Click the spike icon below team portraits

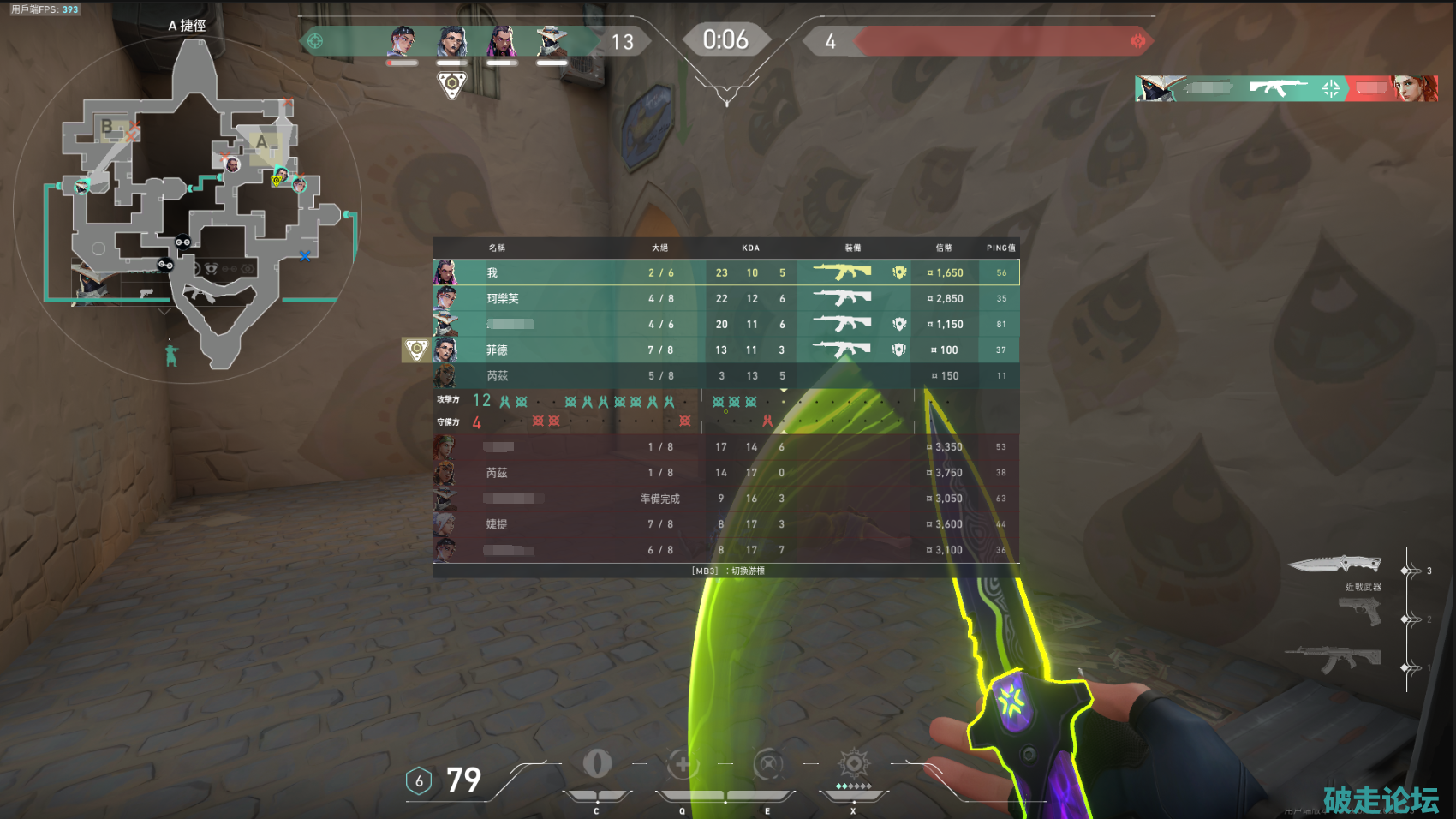tap(451, 85)
